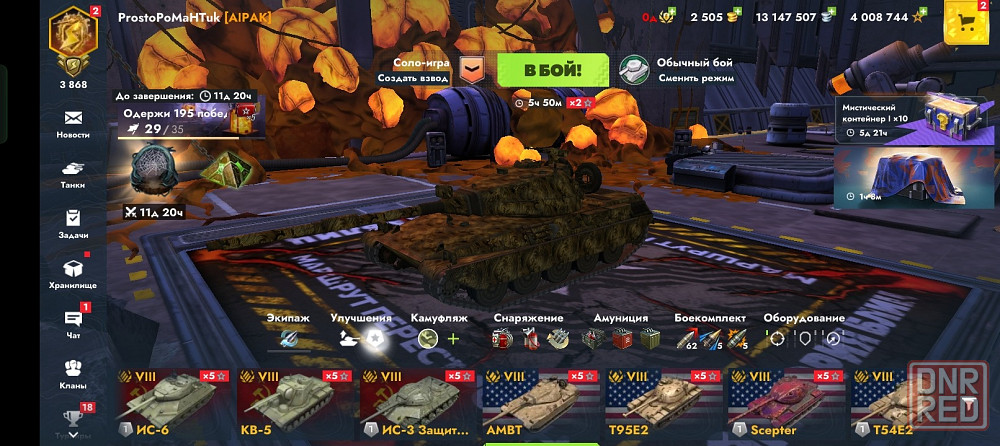The image size is (1000, 446).
Task: Select the ИС-6 tank card
Action: (173, 403)
